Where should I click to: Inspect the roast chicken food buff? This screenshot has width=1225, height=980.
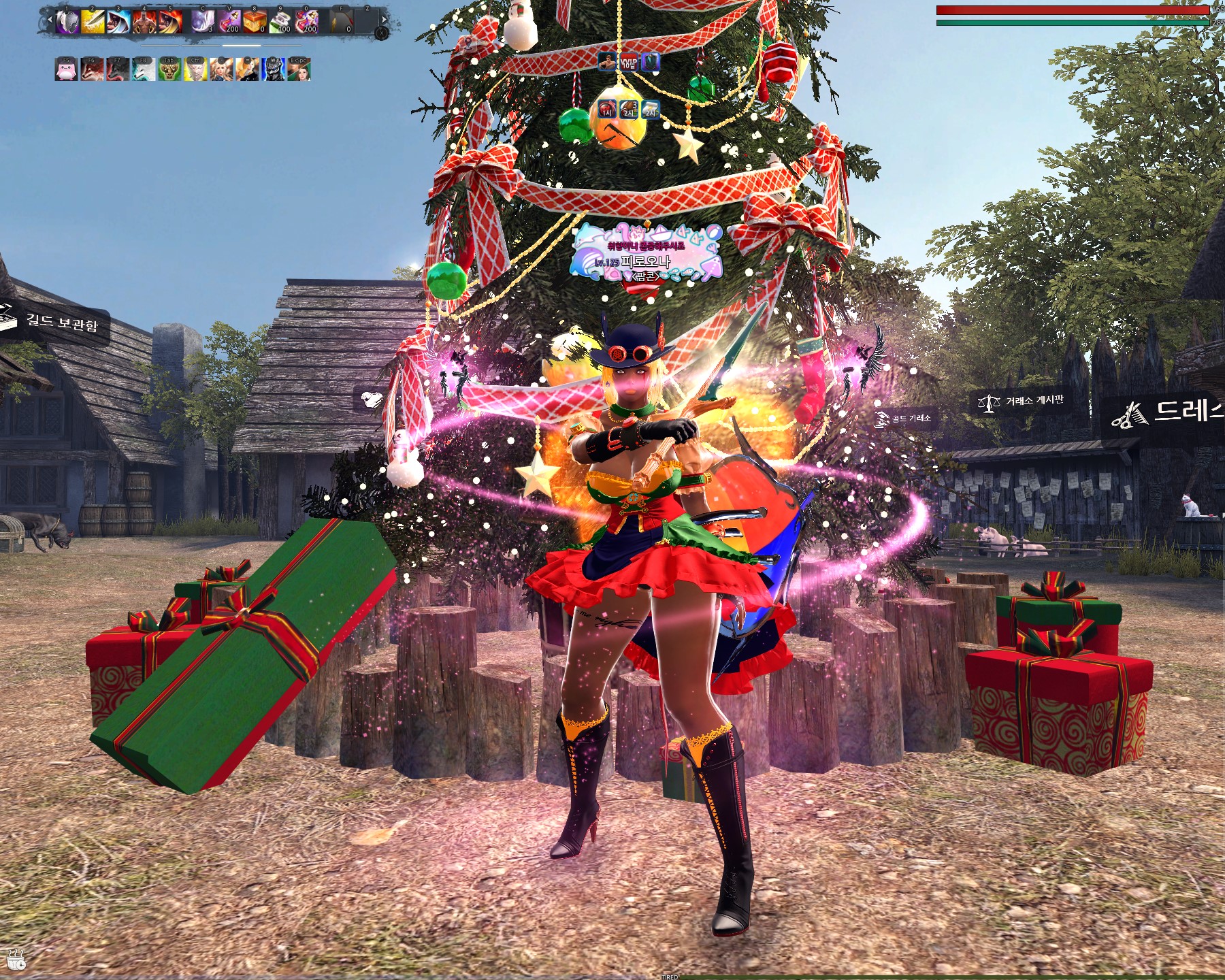[x=629, y=109]
